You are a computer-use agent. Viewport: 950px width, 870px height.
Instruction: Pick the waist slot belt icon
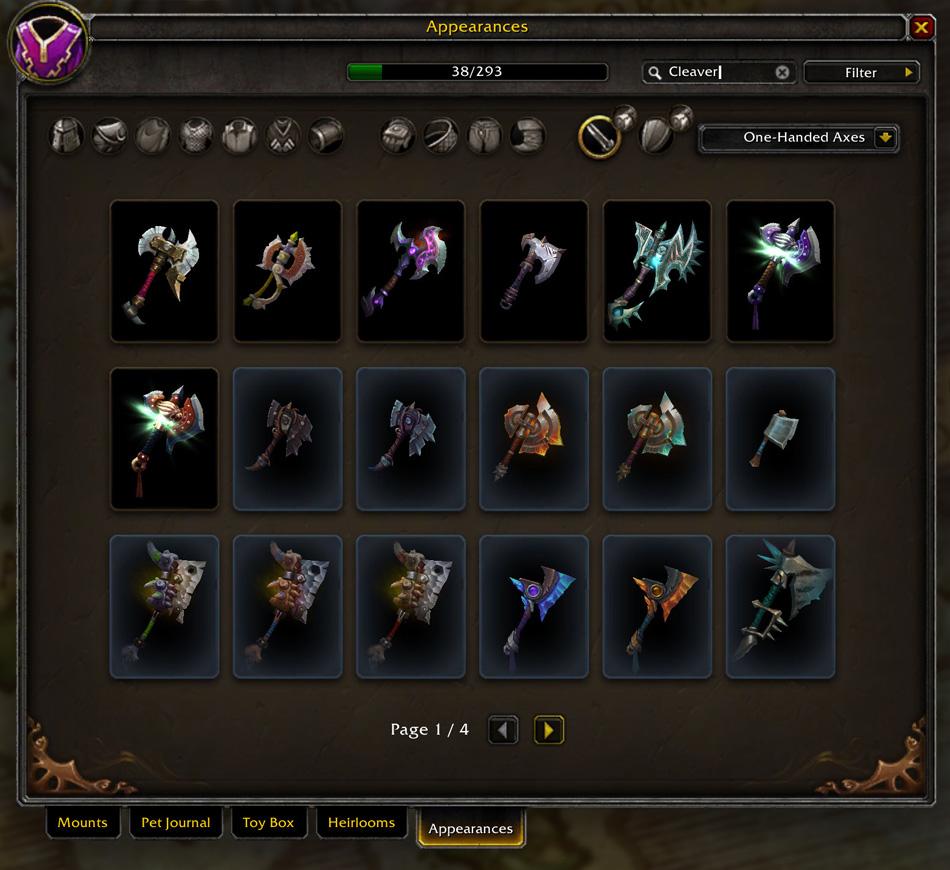441,135
